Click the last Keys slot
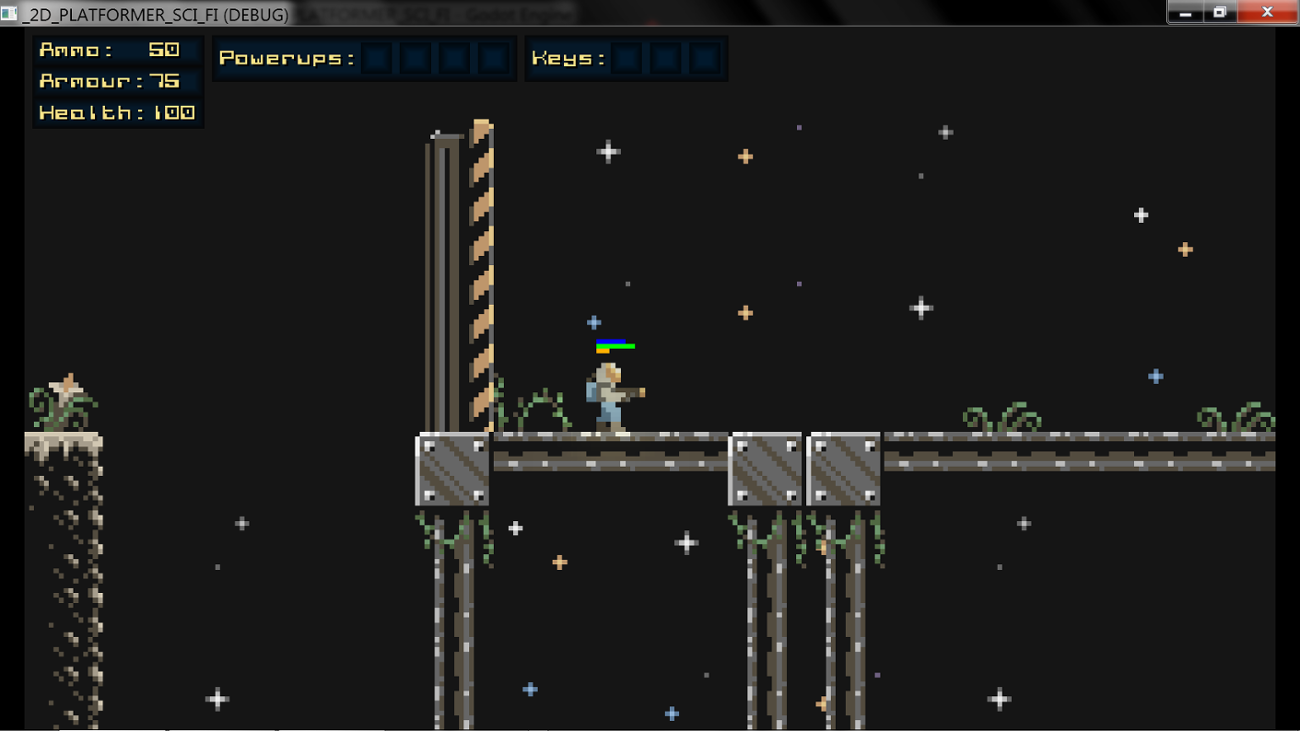The width and height of the screenshot is (1300, 731). (x=702, y=58)
